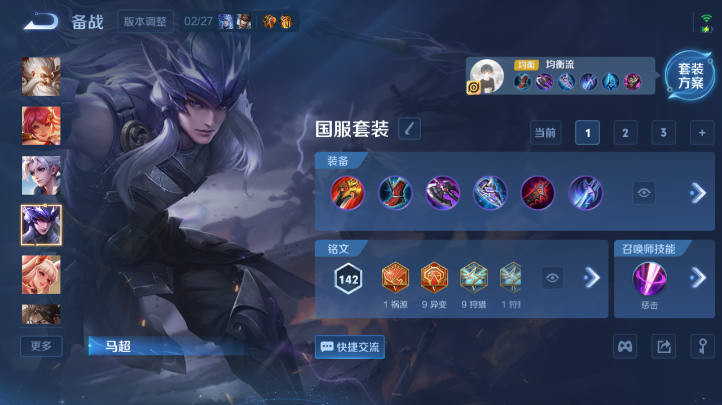Add a new loadout with the plus button

click(702, 133)
